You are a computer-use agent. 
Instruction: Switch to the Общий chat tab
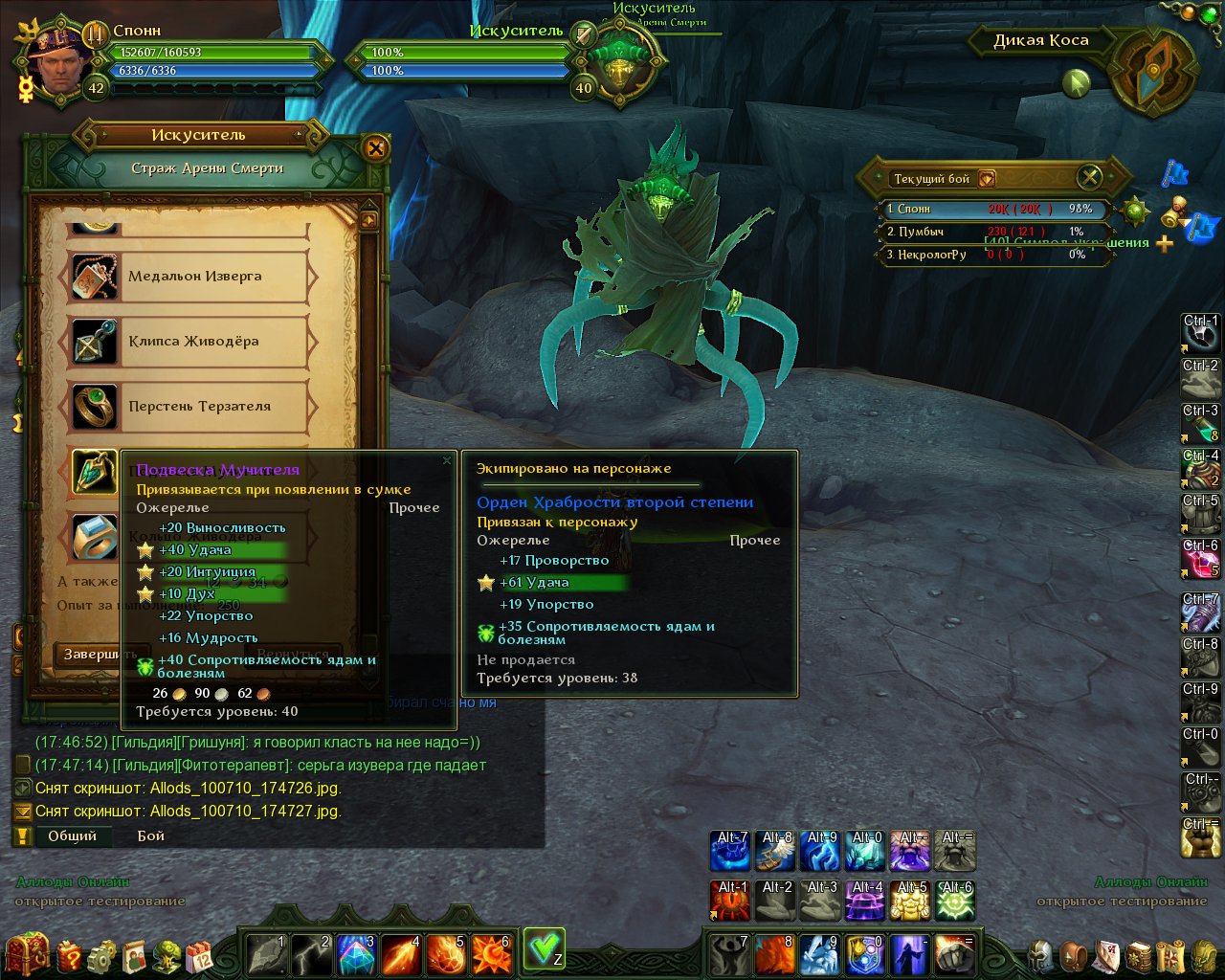point(73,835)
